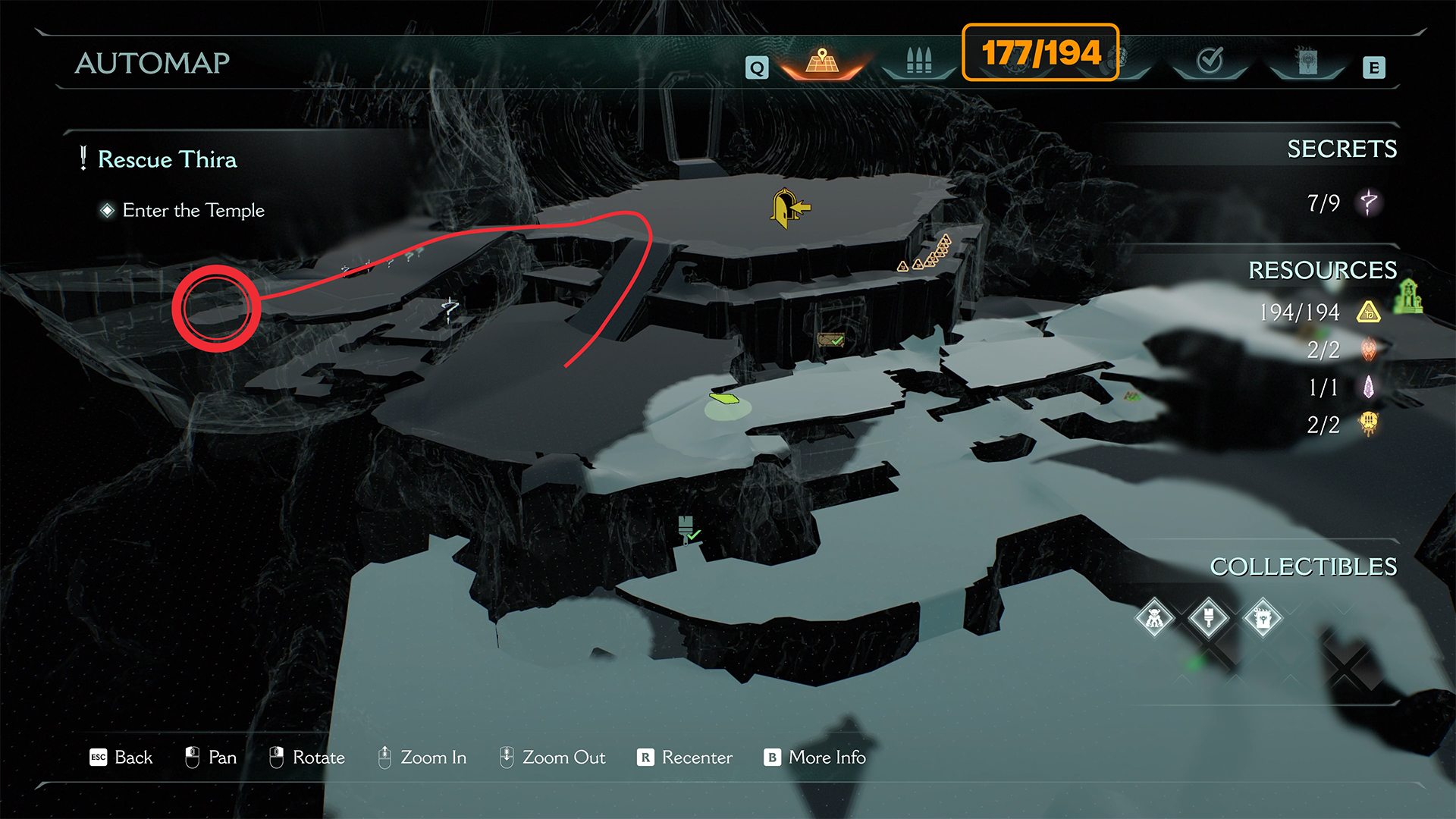Screen dimensions: 1456x819
Task: Click the Back option
Action: tap(121, 758)
